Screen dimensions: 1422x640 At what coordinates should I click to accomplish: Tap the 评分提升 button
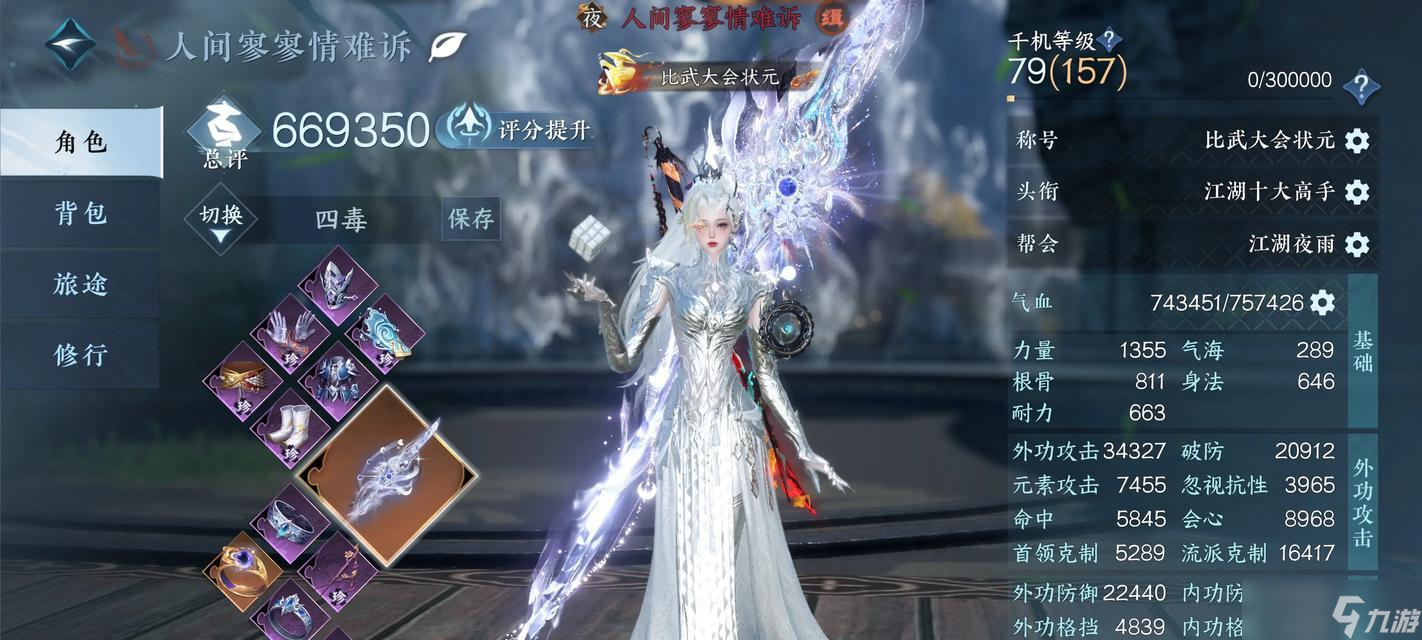522,130
